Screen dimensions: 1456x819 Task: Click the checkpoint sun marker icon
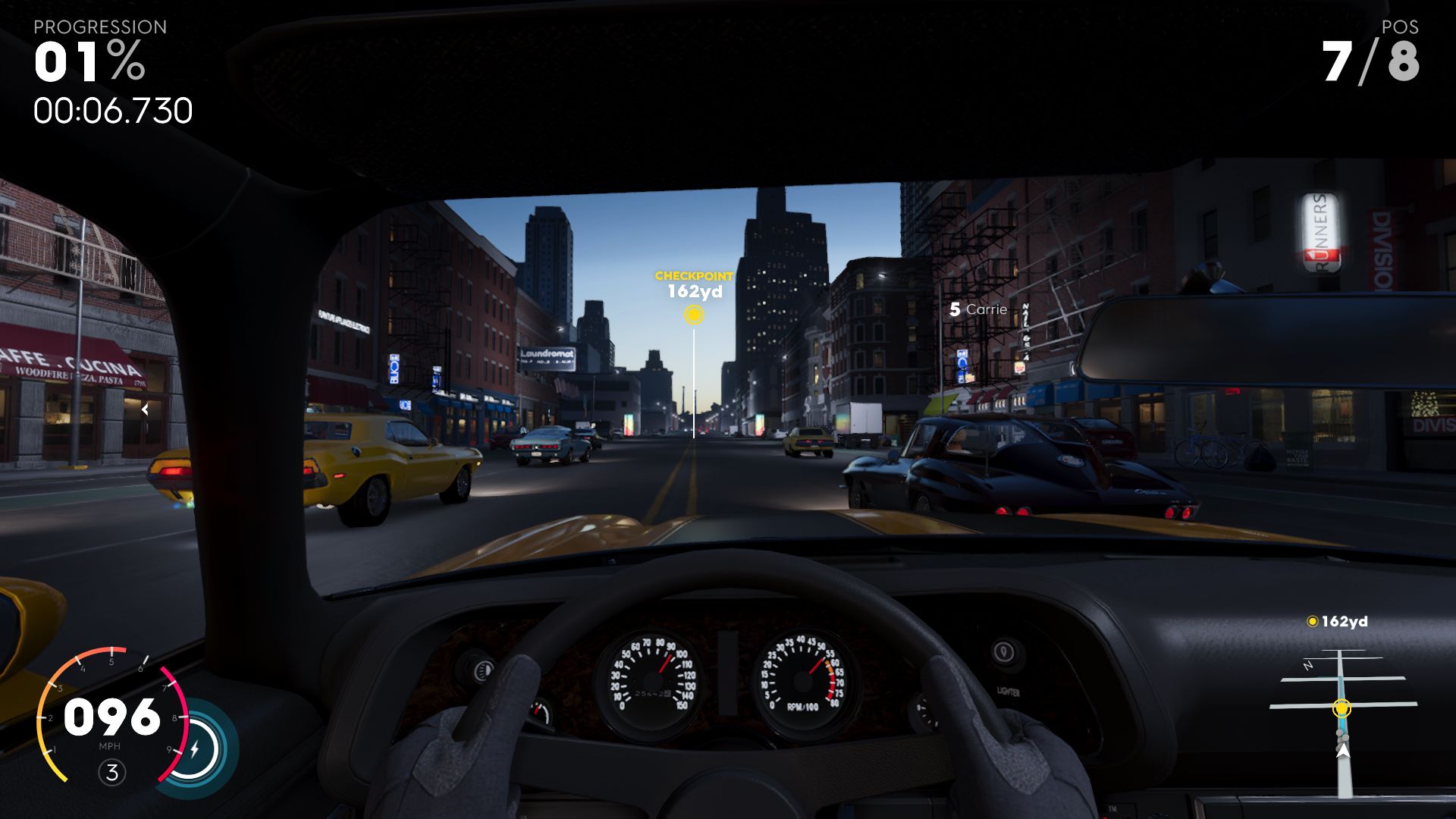pos(695,316)
